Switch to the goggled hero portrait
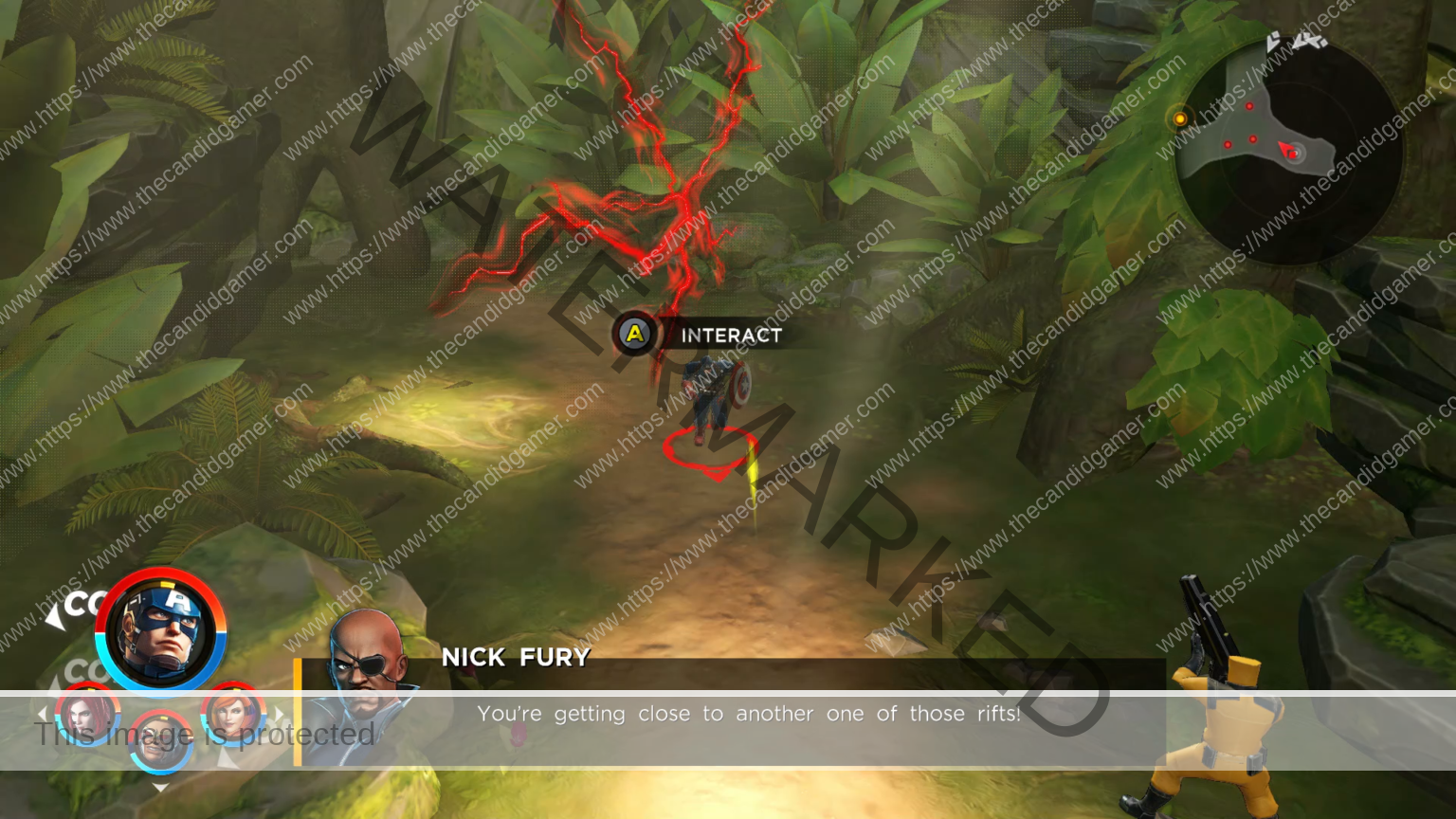 tap(159, 741)
